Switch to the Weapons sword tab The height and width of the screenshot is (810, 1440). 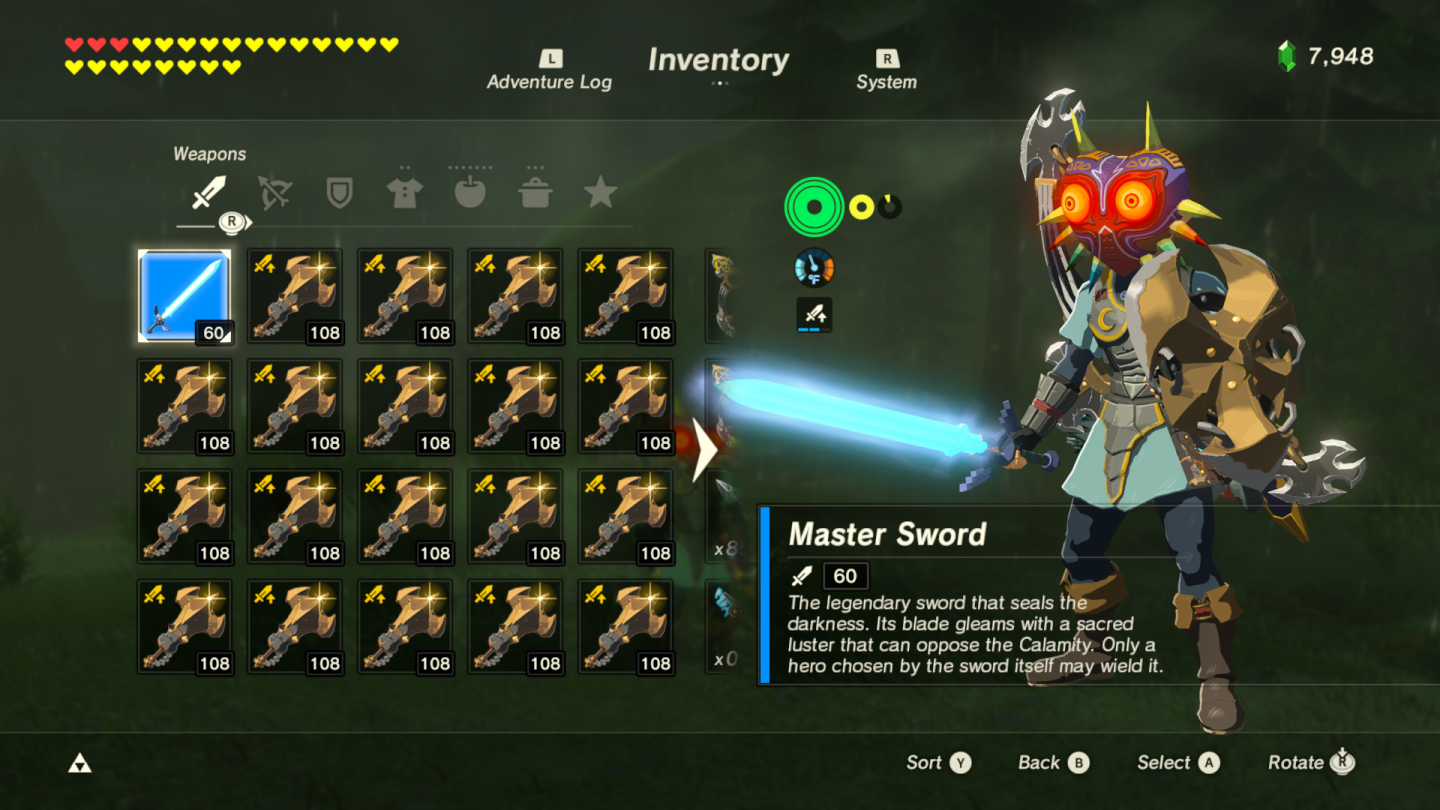pyautogui.click(x=208, y=193)
